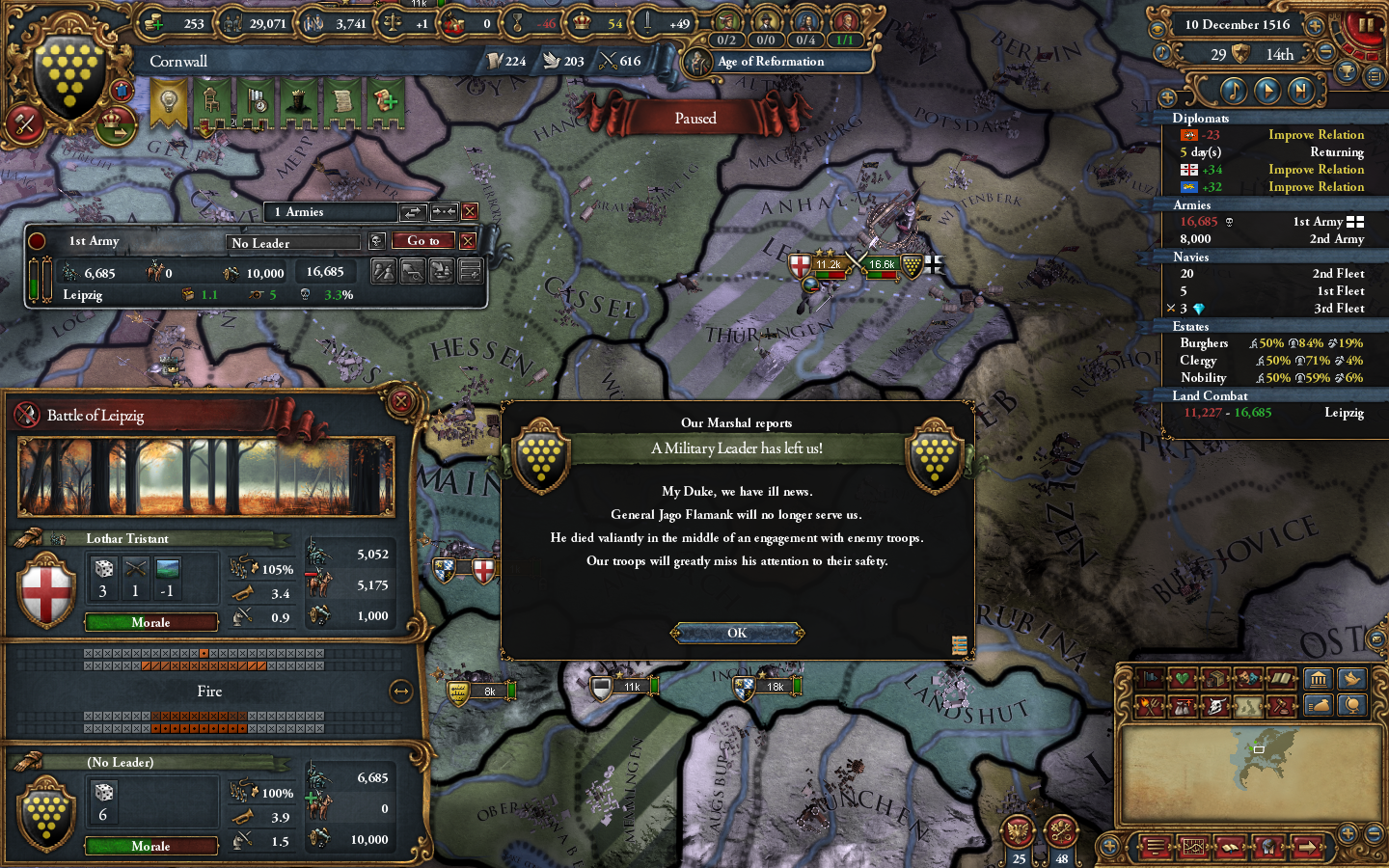Select the globe terrain map mode icon
Image resolution: width=1389 pixels, height=868 pixels.
click(1352, 705)
